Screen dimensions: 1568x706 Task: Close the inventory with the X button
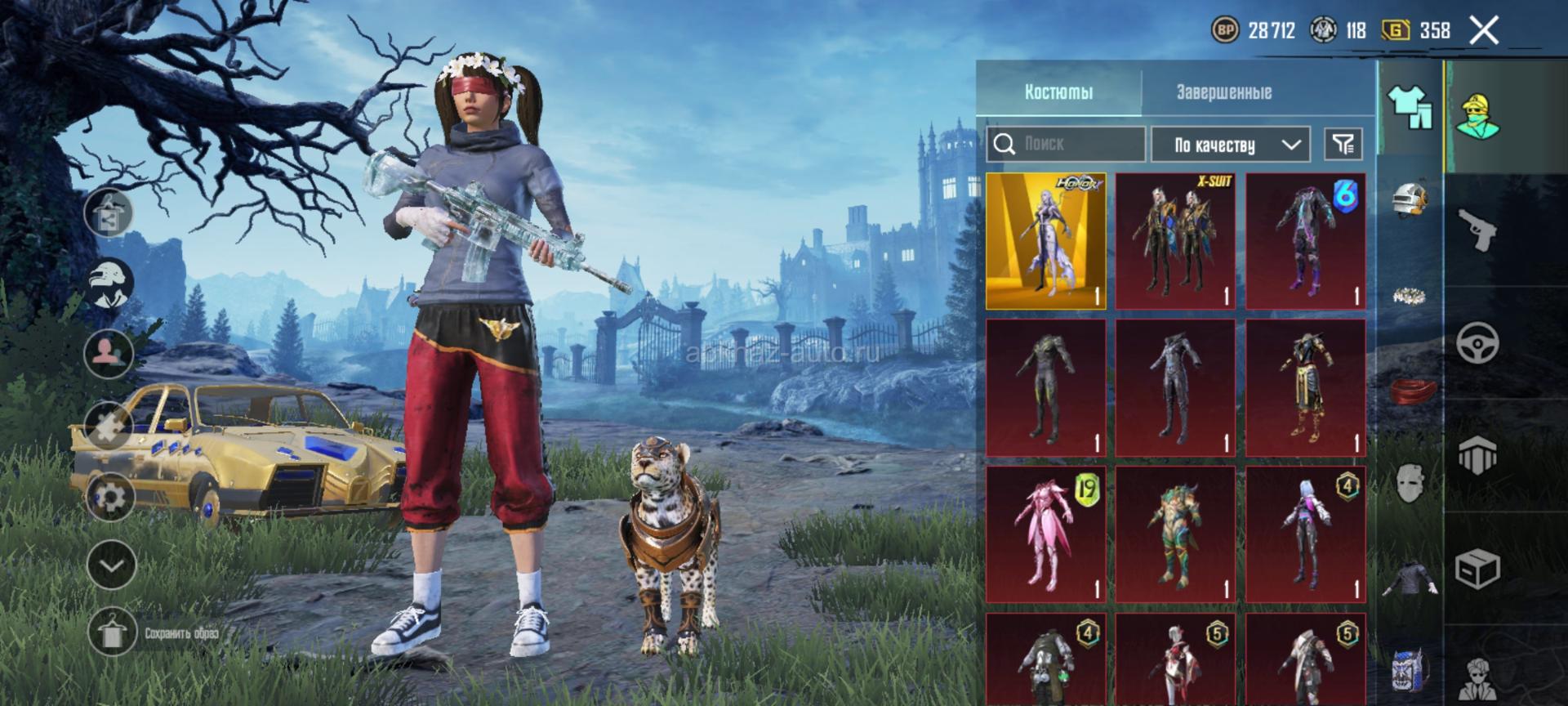(1483, 31)
